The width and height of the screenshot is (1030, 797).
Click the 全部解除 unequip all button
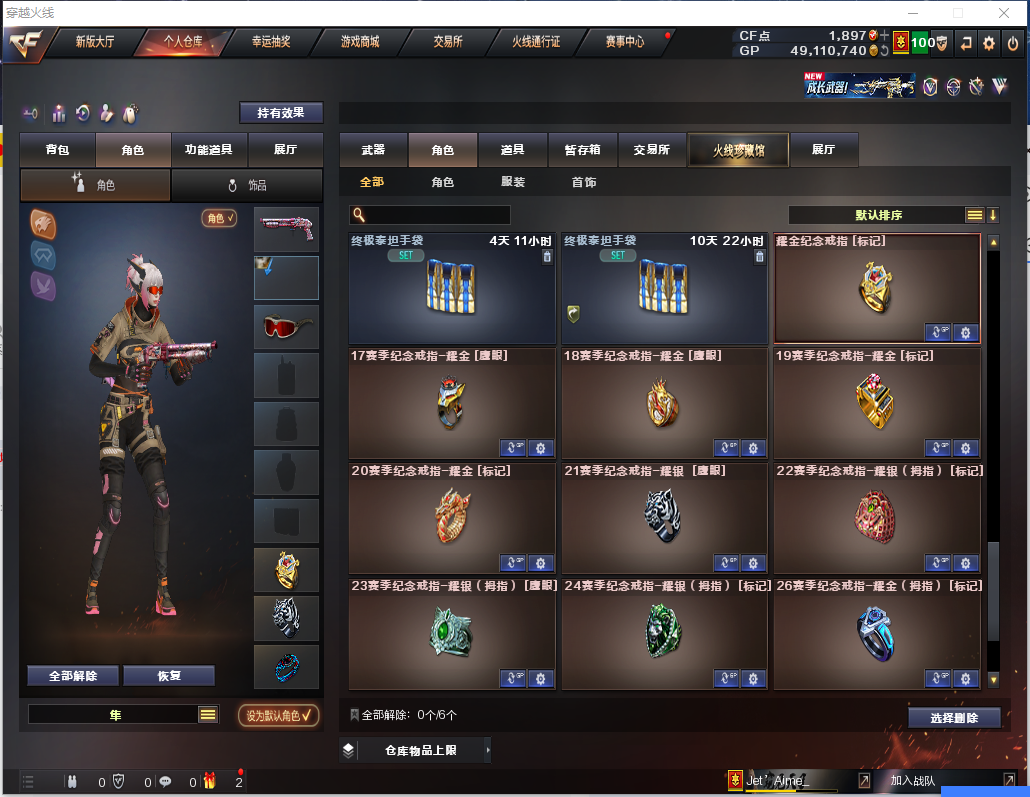(73, 676)
